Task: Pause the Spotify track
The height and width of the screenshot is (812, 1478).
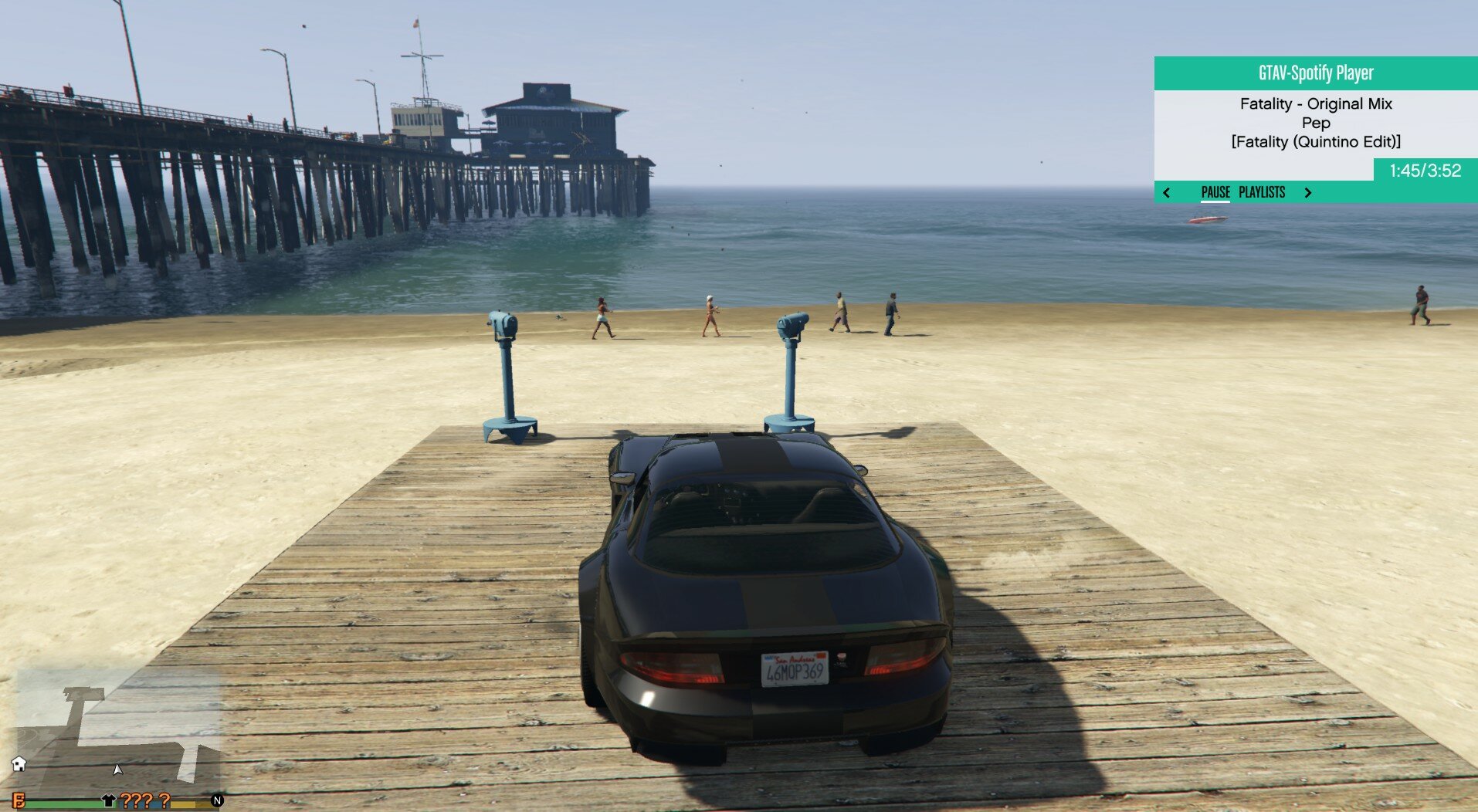Action: 1215,192
